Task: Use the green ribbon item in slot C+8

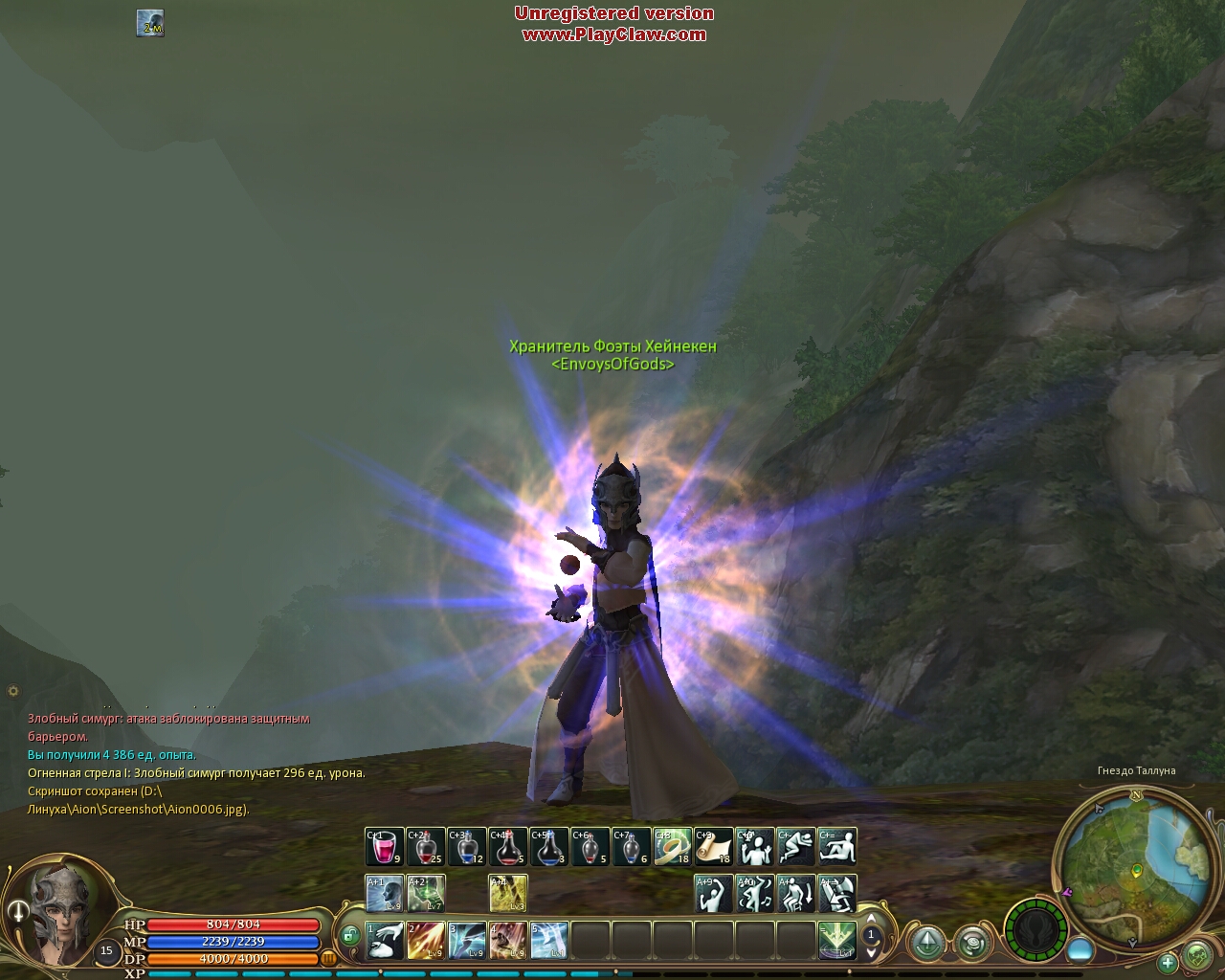Action: click(673, 847)
